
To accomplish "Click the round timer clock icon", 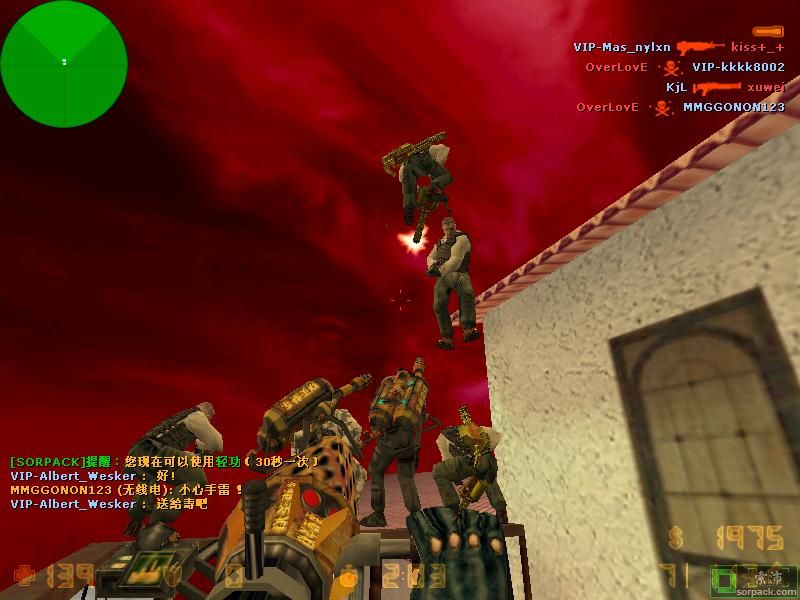I will [349, 577].
